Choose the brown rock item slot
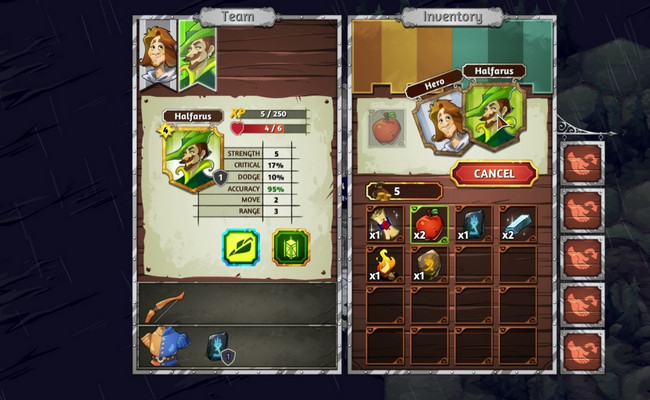Image resolution: width=650 pixels, height=400 pixels. click(x=428, y=262)
